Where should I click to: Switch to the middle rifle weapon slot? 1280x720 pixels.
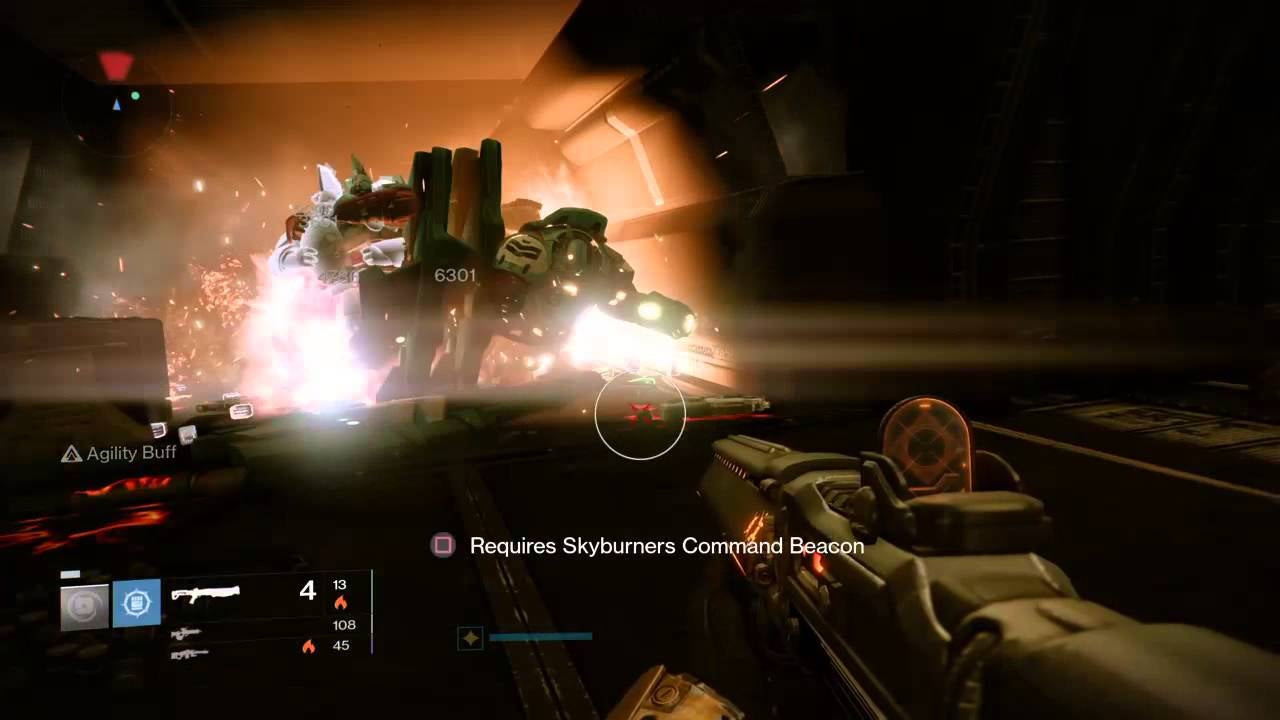tap(186, 632)
